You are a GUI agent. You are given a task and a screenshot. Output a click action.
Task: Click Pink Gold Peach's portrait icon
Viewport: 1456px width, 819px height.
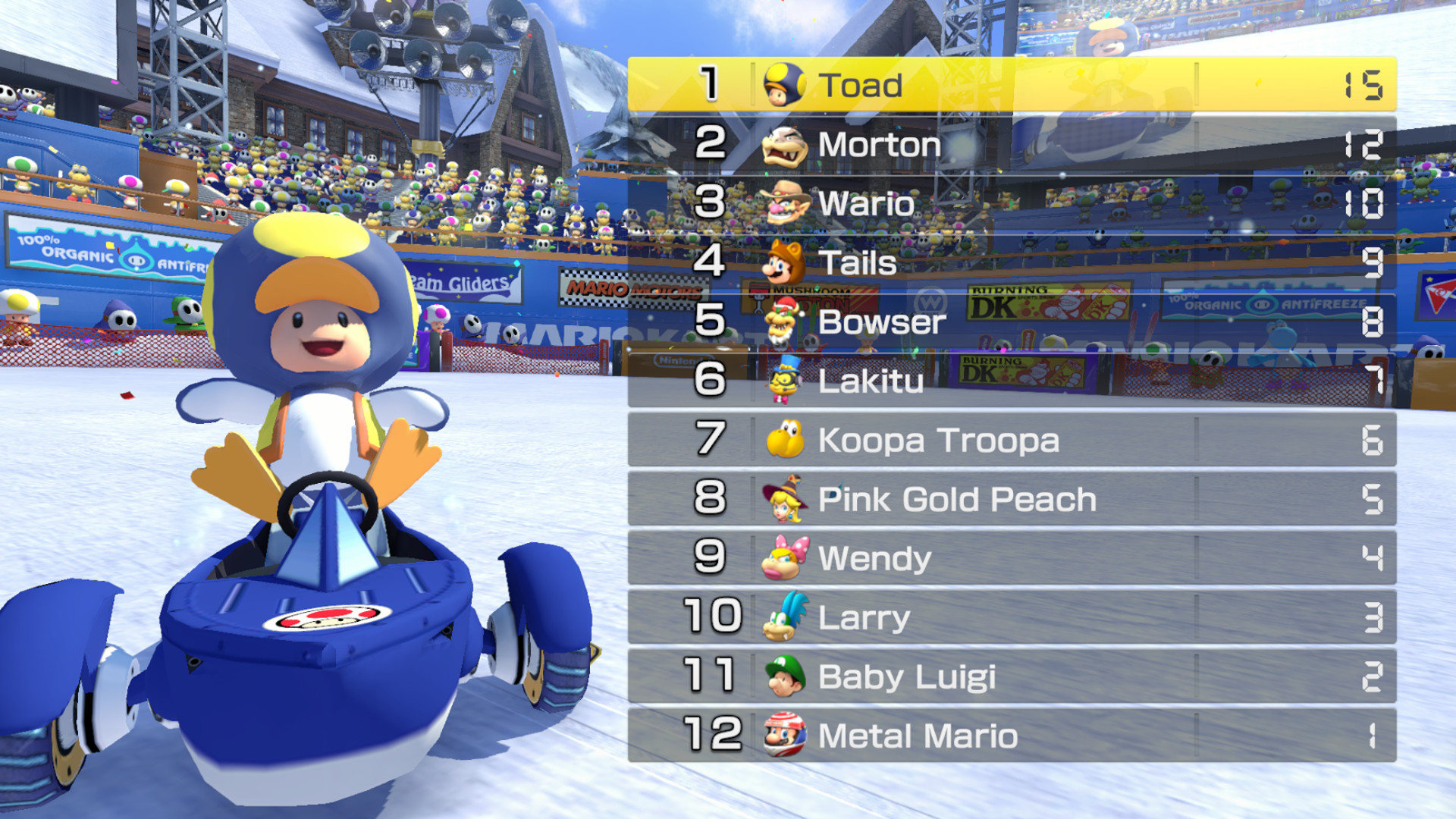[x=785, y=499]
